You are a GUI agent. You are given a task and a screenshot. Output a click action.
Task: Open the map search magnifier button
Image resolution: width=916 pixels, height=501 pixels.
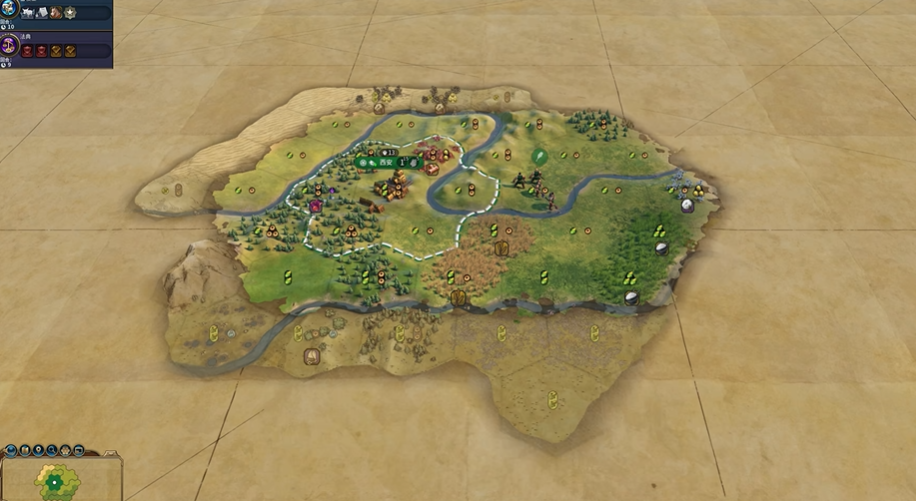[x=52, y=451]
